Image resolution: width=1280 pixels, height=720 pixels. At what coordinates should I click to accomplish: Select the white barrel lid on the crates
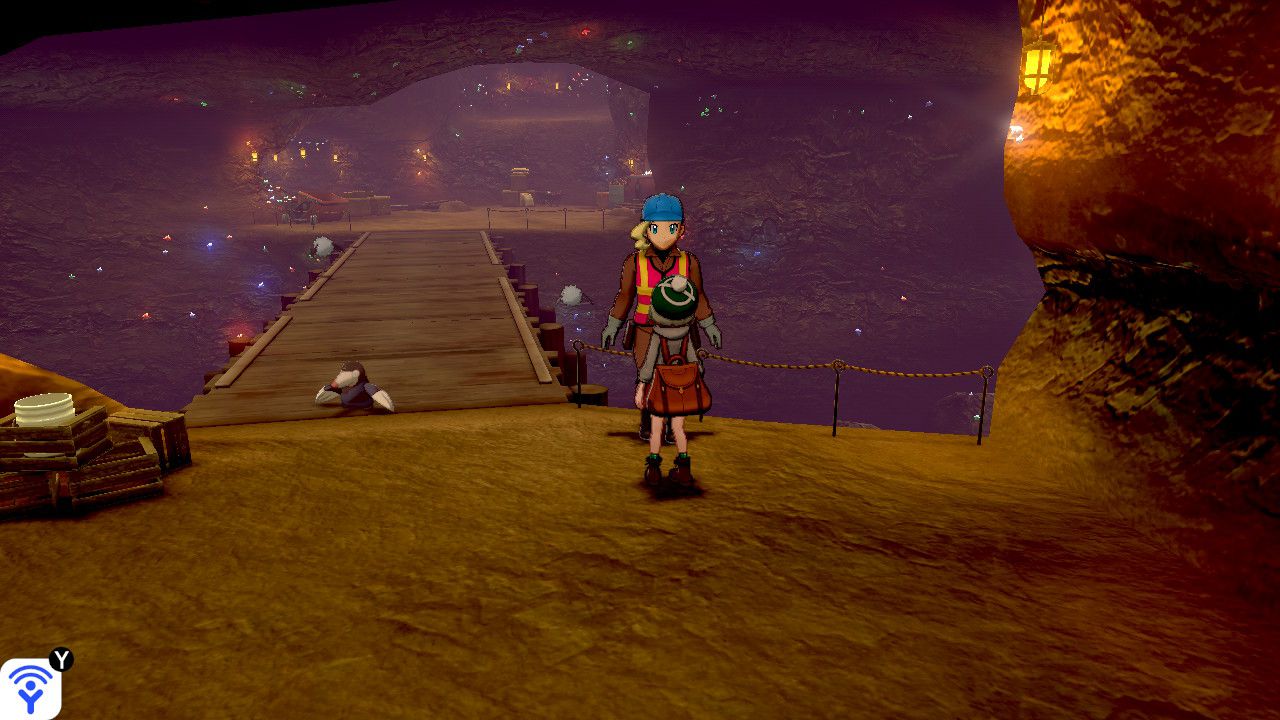point(45,405)
